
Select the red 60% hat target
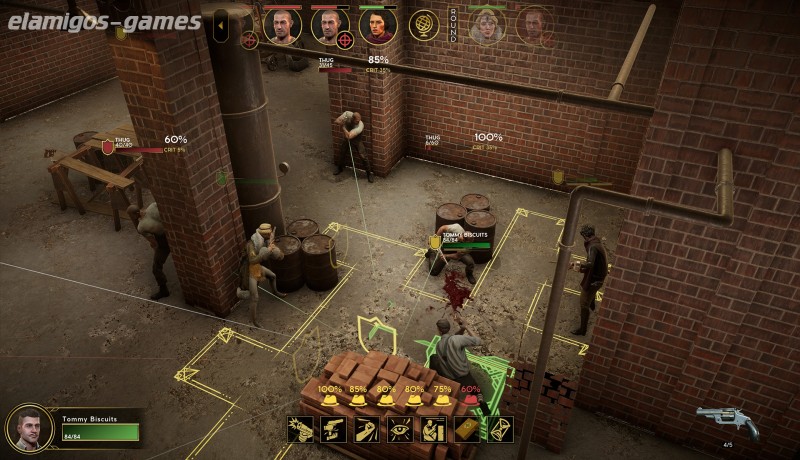[470, 397]
